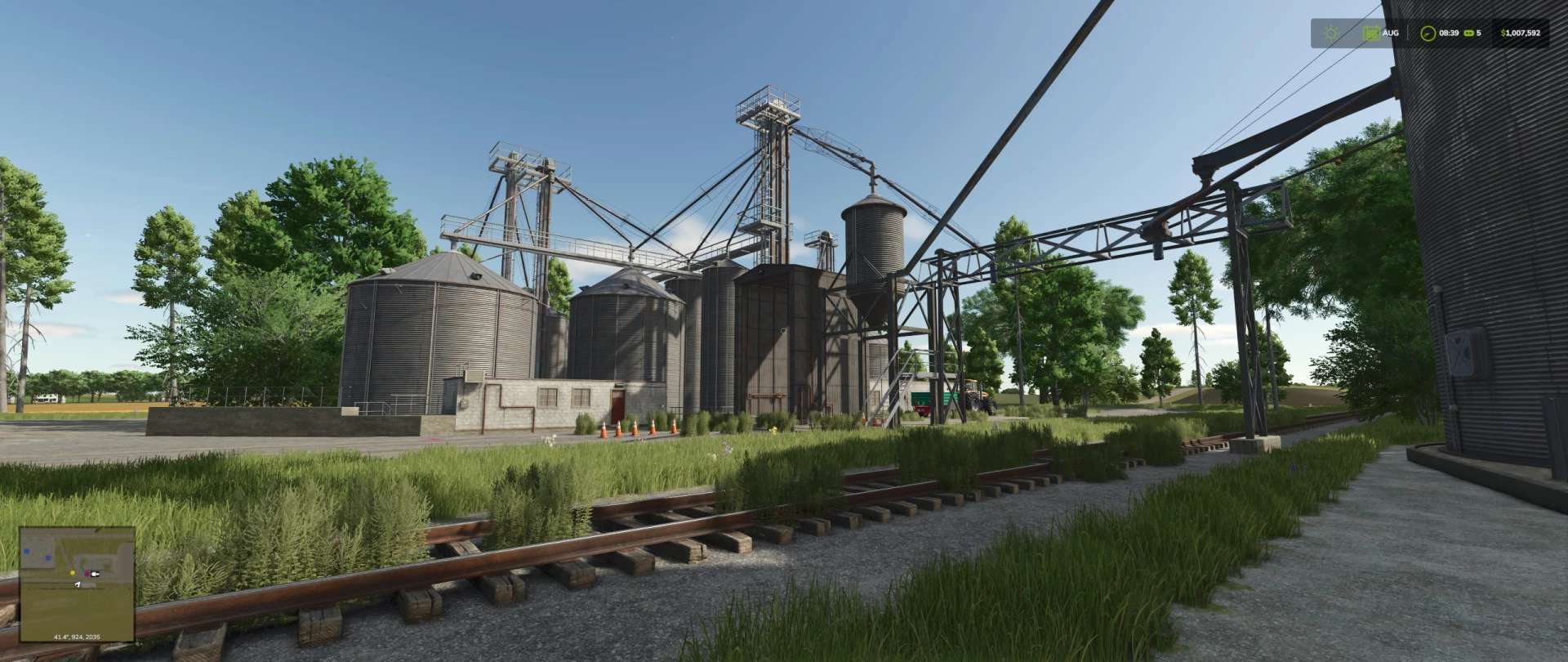Click the dollar sign on the money display

click(x=1503, y=33)
